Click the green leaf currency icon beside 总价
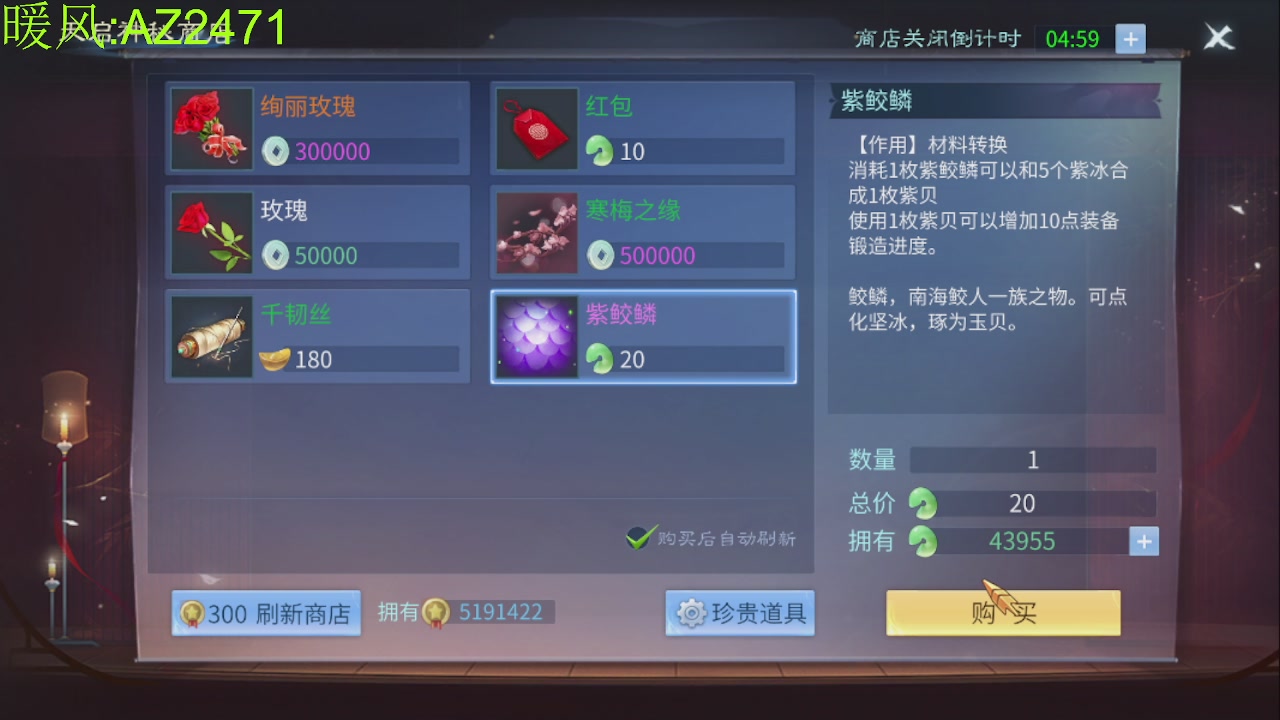This screenshot has height=720, width=1280. [x=921, y=503]
